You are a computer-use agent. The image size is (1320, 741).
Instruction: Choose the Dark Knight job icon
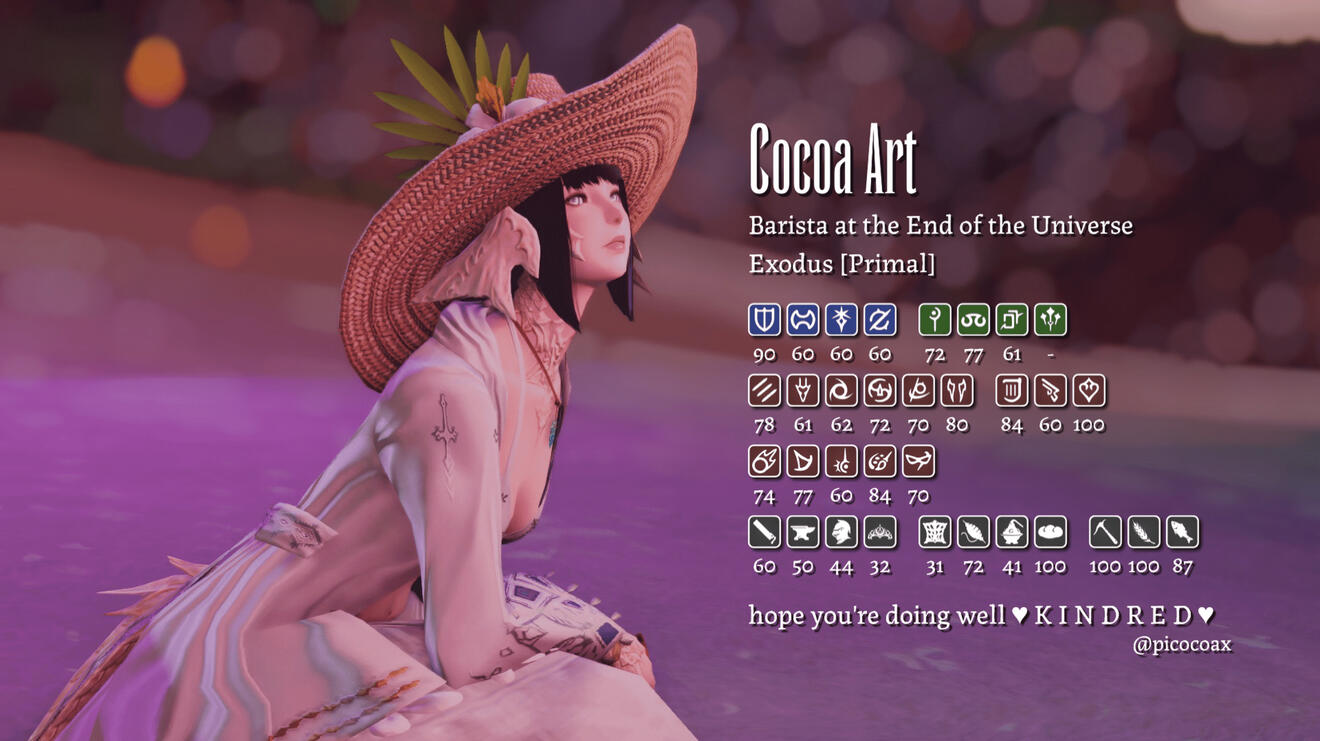click(841, 320)
